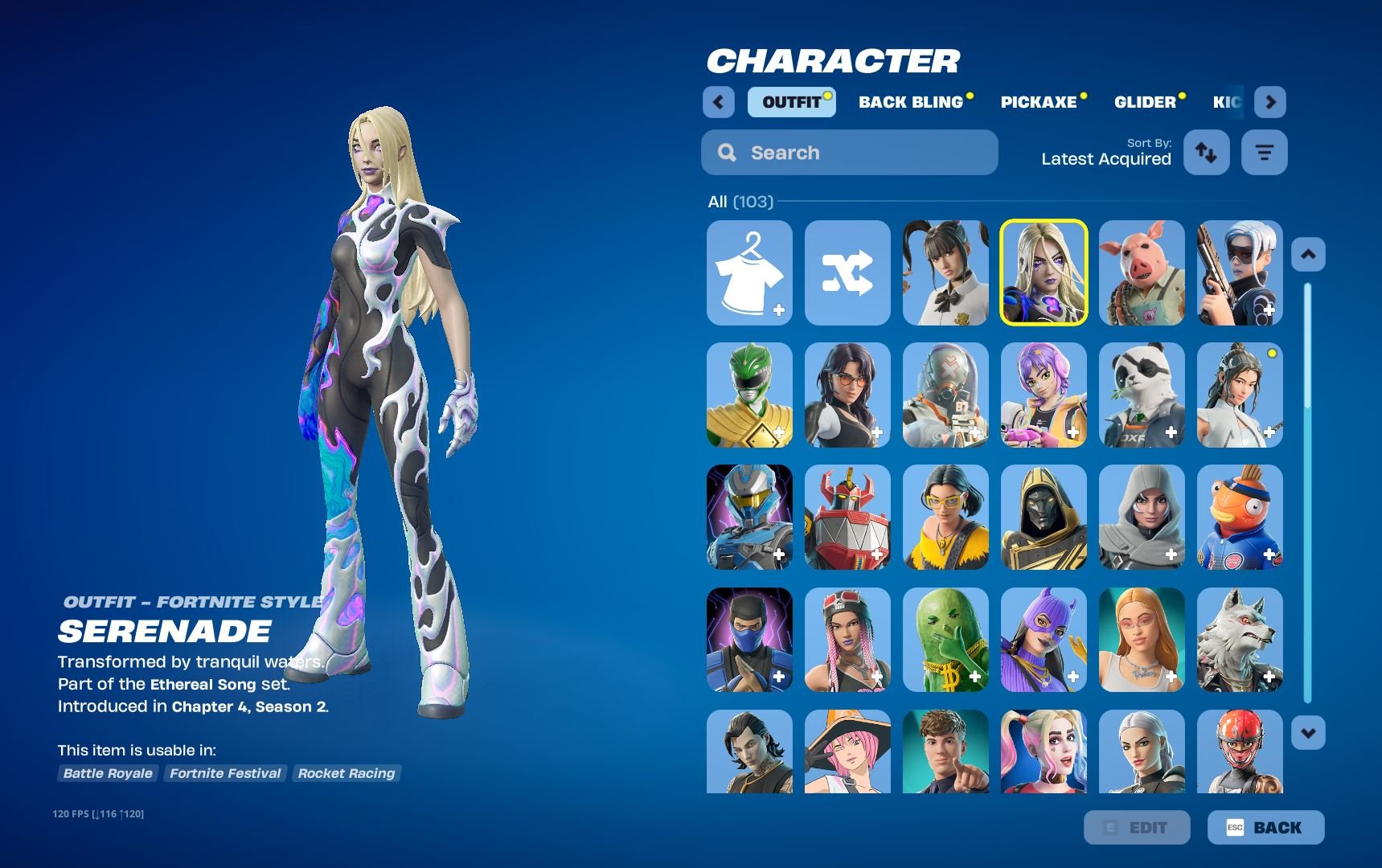1382x868 pixels.
Task: Select the pig-masked outfit thumbnail
Action: tap(1141, 273)
